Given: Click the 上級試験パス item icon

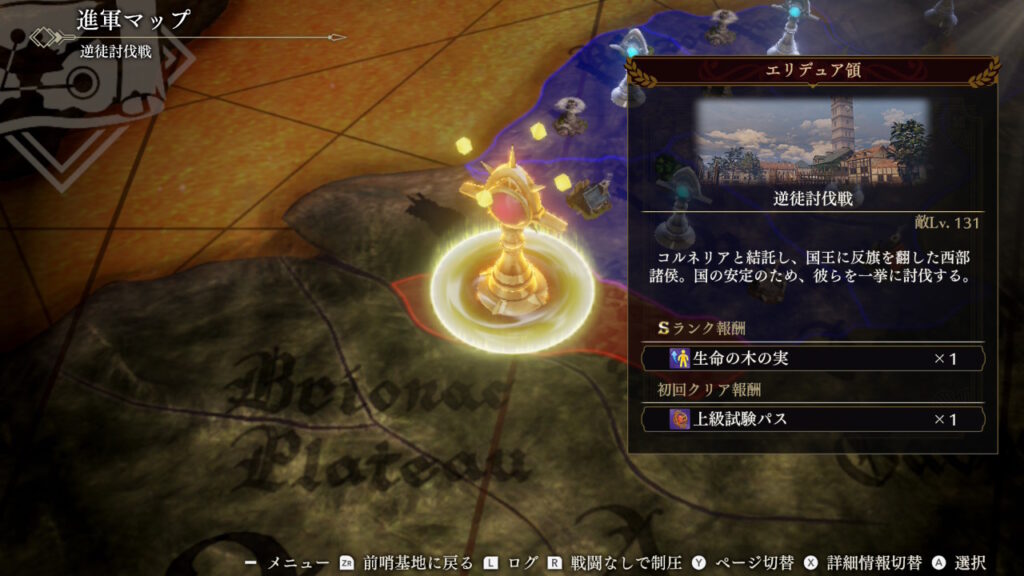Looking at the screenshot, I should tap(682, 419).
